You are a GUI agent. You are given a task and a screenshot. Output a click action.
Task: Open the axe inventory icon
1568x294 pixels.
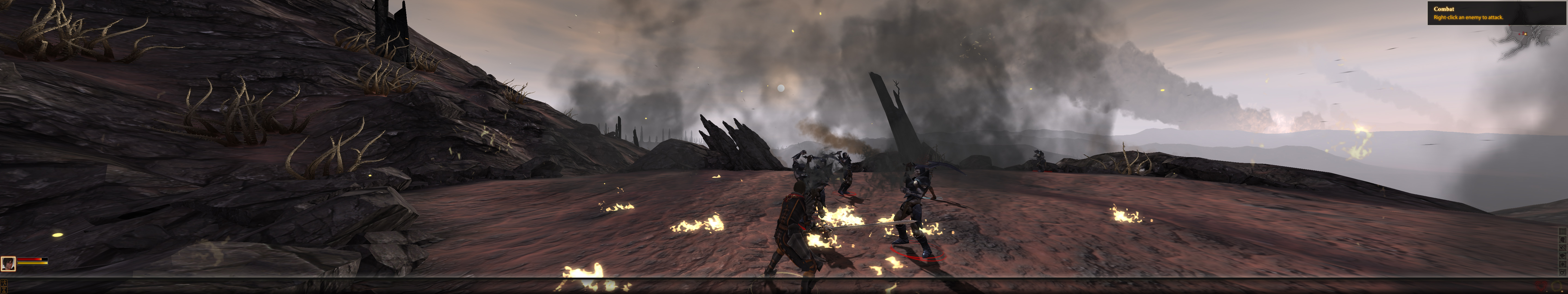click(1563, 248)
